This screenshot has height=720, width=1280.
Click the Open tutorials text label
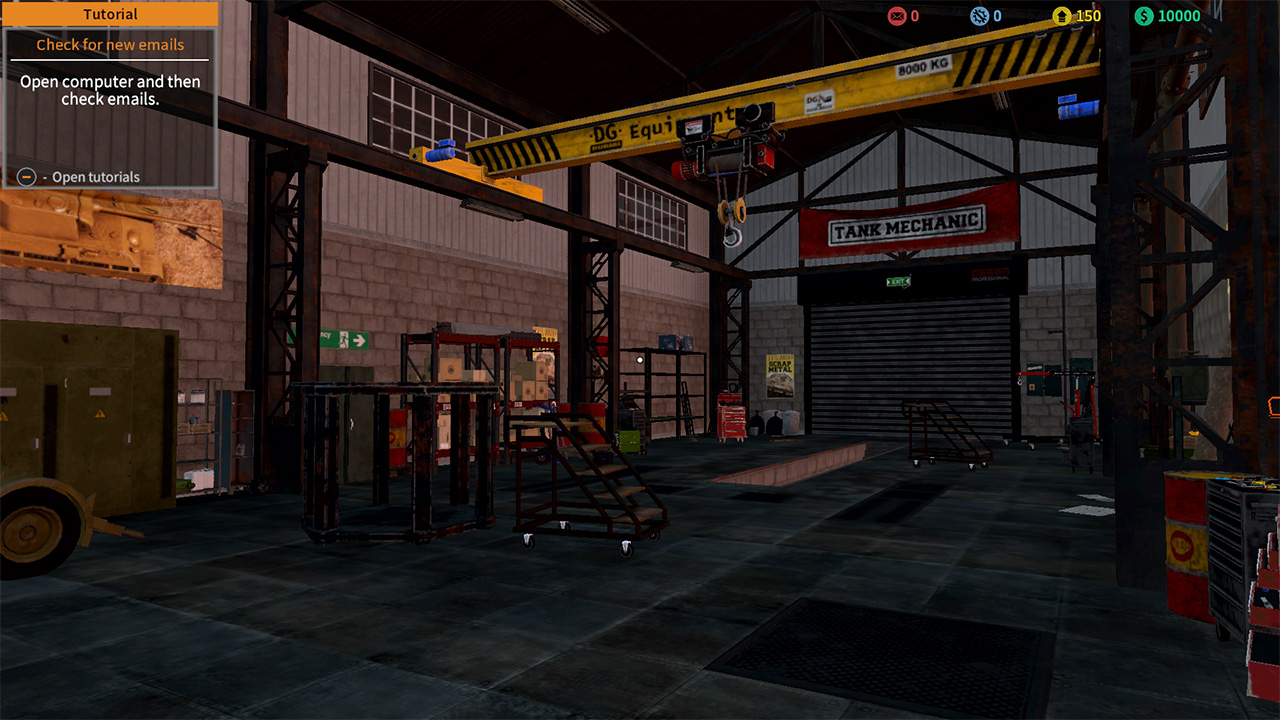(x=98, y=177)
